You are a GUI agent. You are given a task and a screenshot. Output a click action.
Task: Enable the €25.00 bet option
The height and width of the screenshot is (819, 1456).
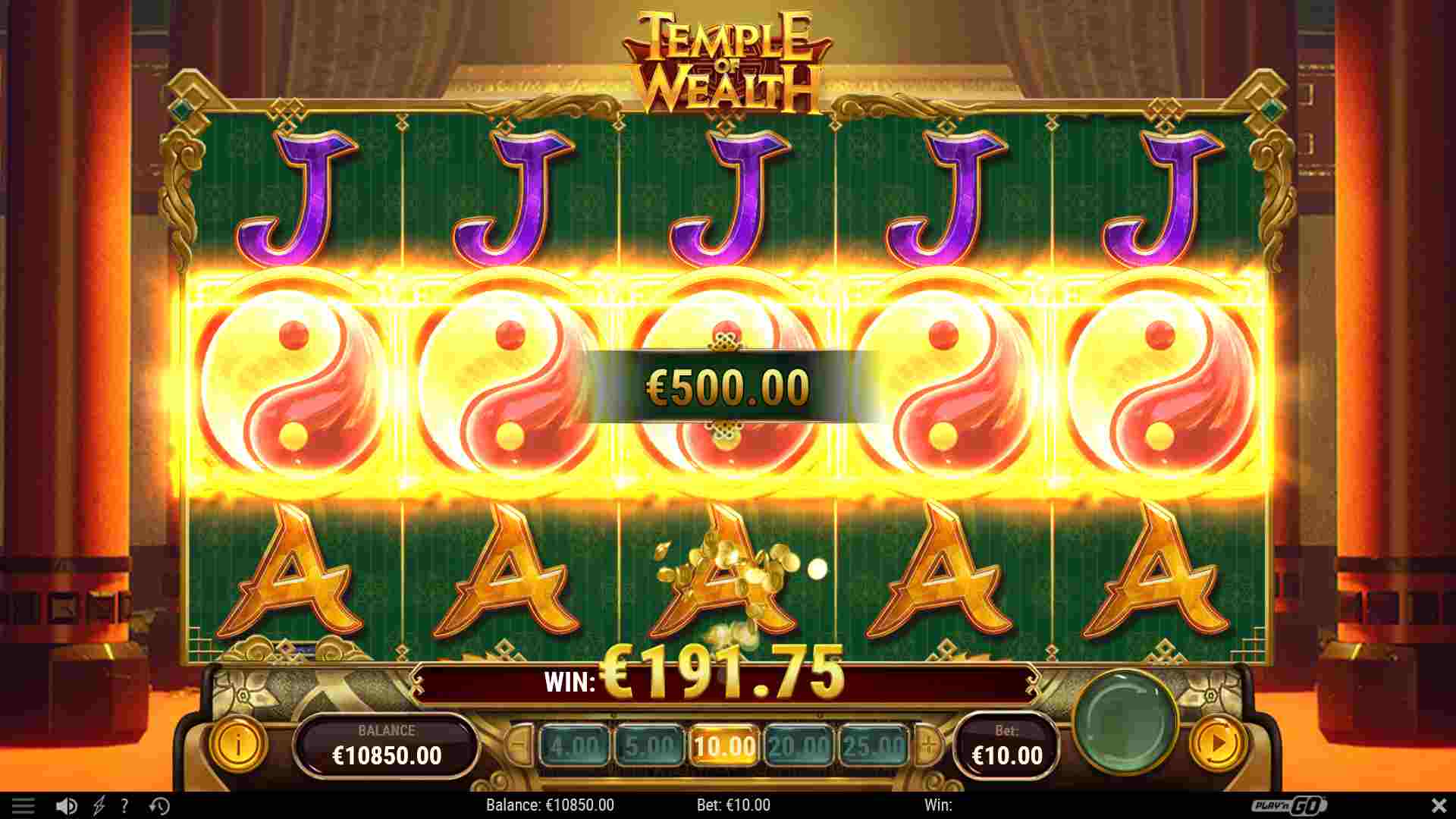point(874,745)
